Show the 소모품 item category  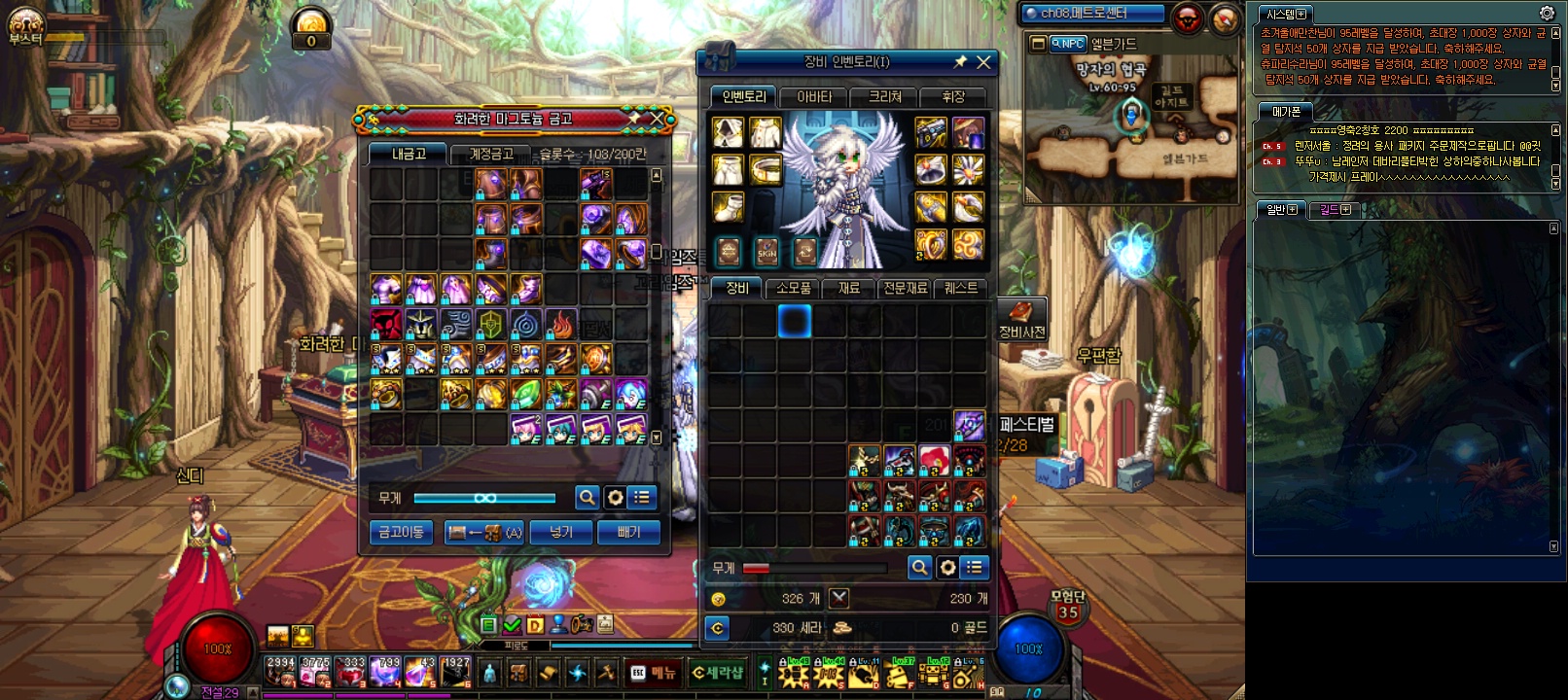(x=793, y=288)
